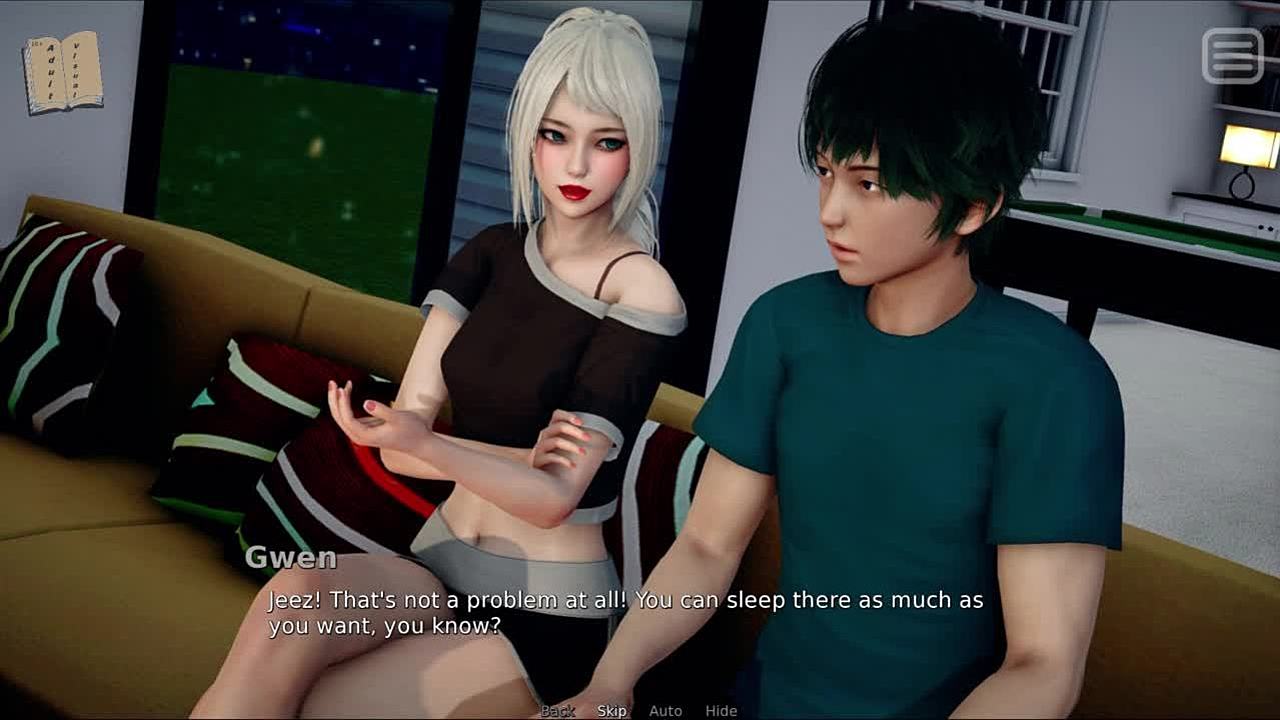Open the hamburger menu icon
The image size is (1280, 720).
point(1232,56)
